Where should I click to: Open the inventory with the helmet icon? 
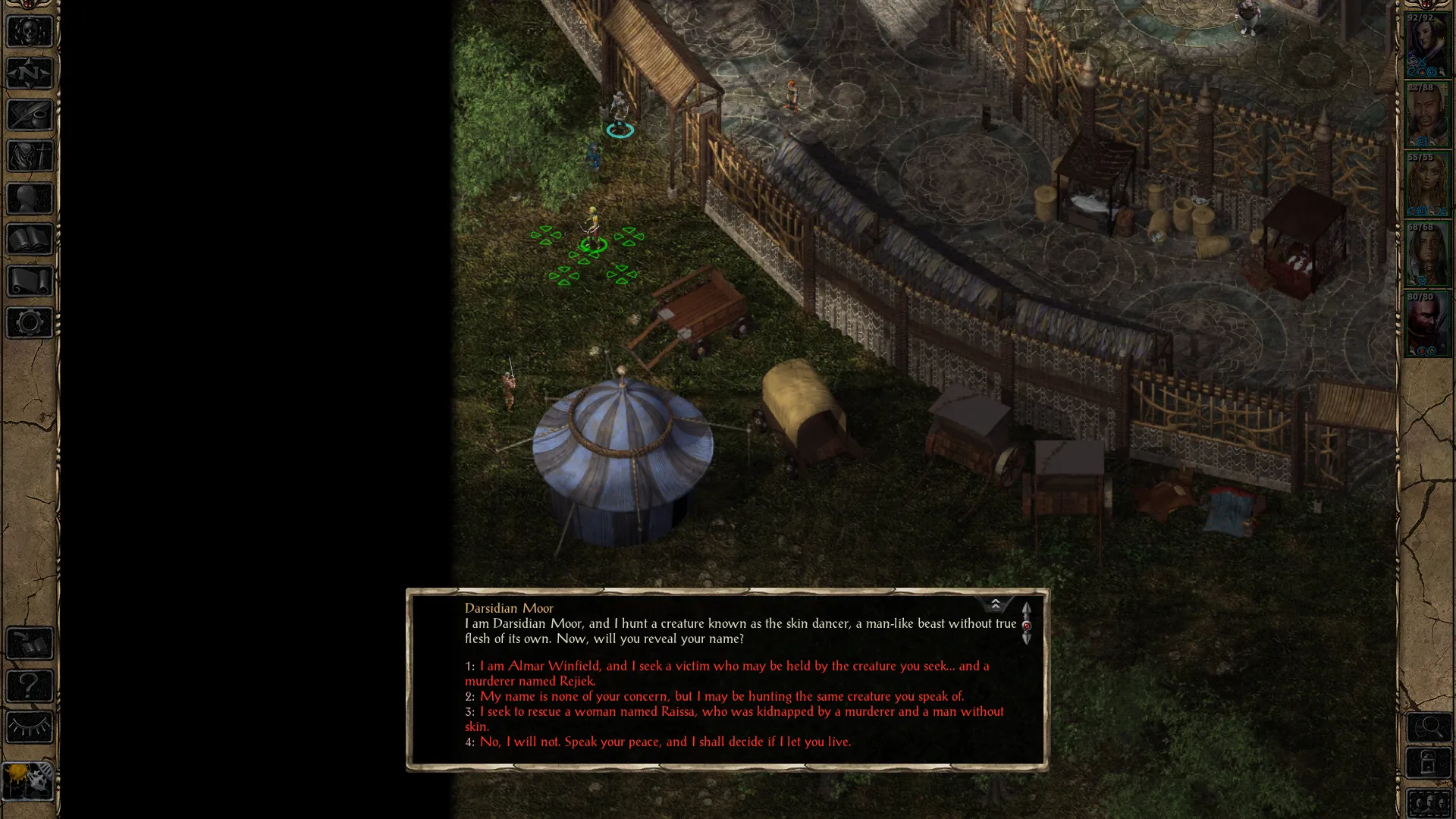point(30,157)
